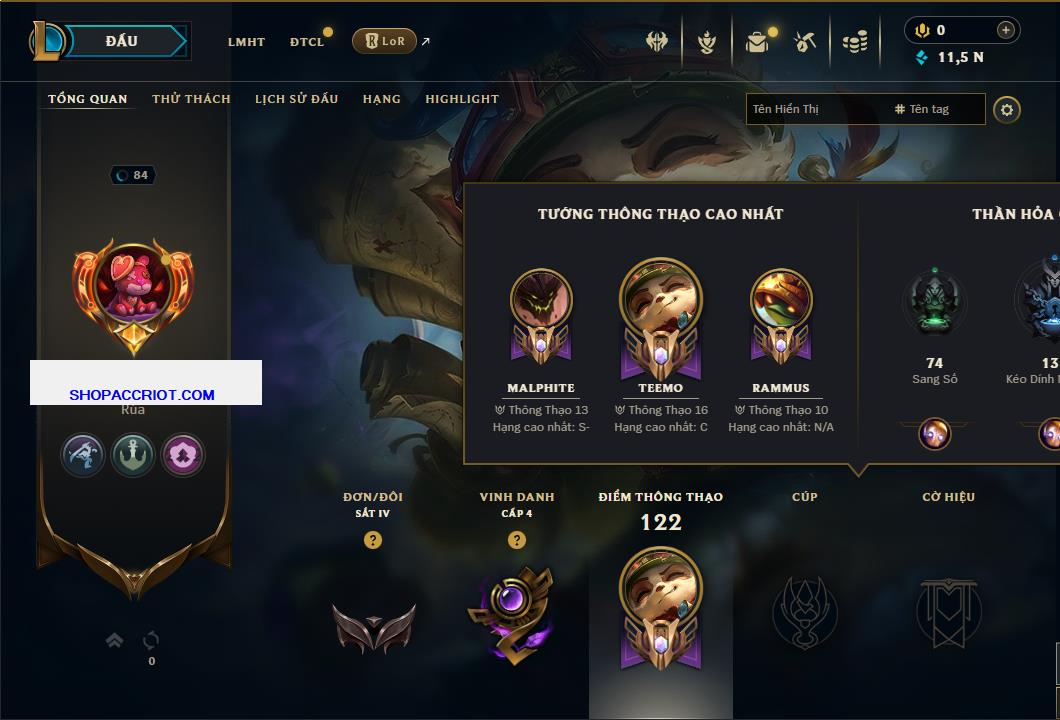View the Highlight tab
The width and height of the screenshot is (1060, 720).
pos(462,99)
